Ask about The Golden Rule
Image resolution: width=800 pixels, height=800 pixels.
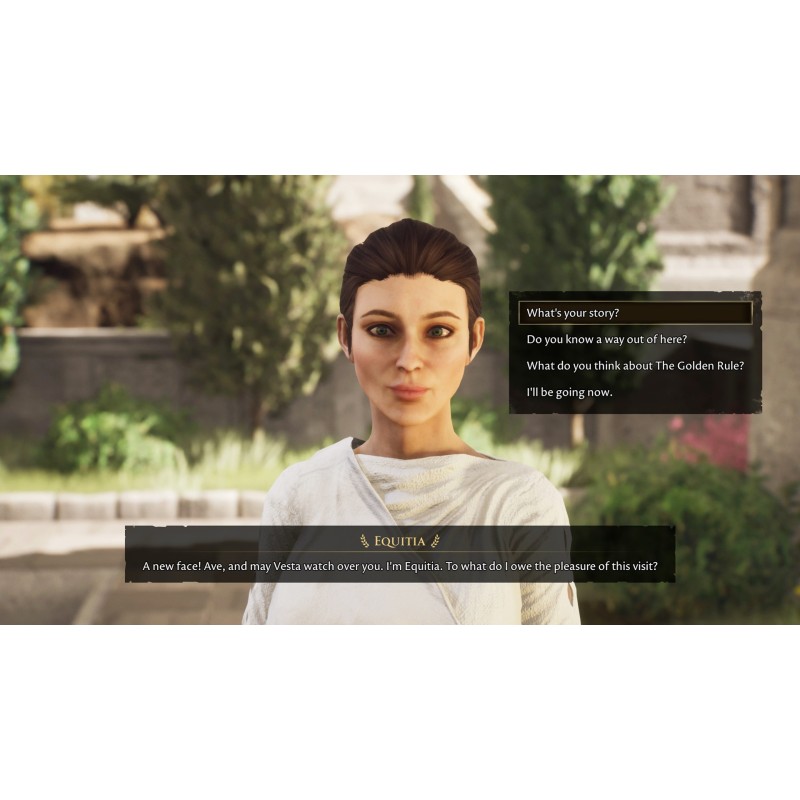[635, 365]
